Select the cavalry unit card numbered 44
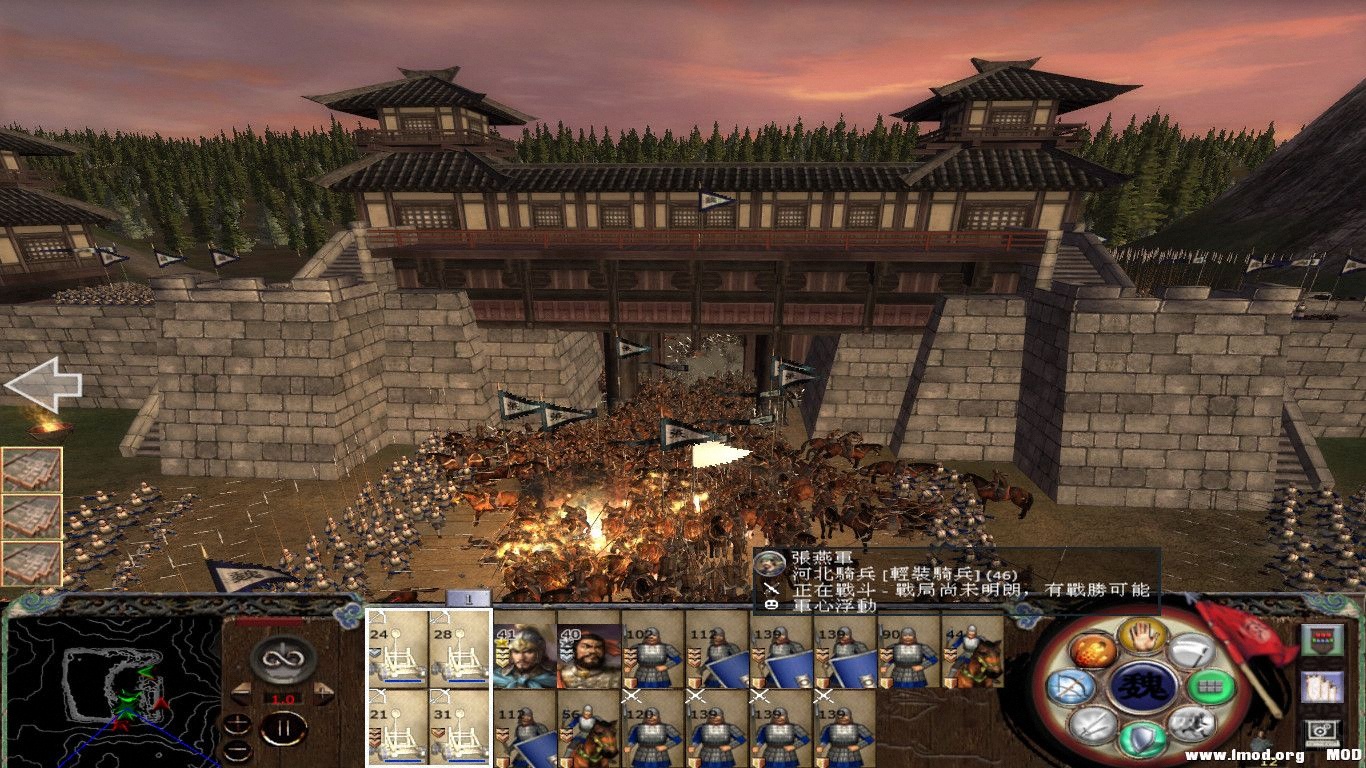 tap(972, 650)
